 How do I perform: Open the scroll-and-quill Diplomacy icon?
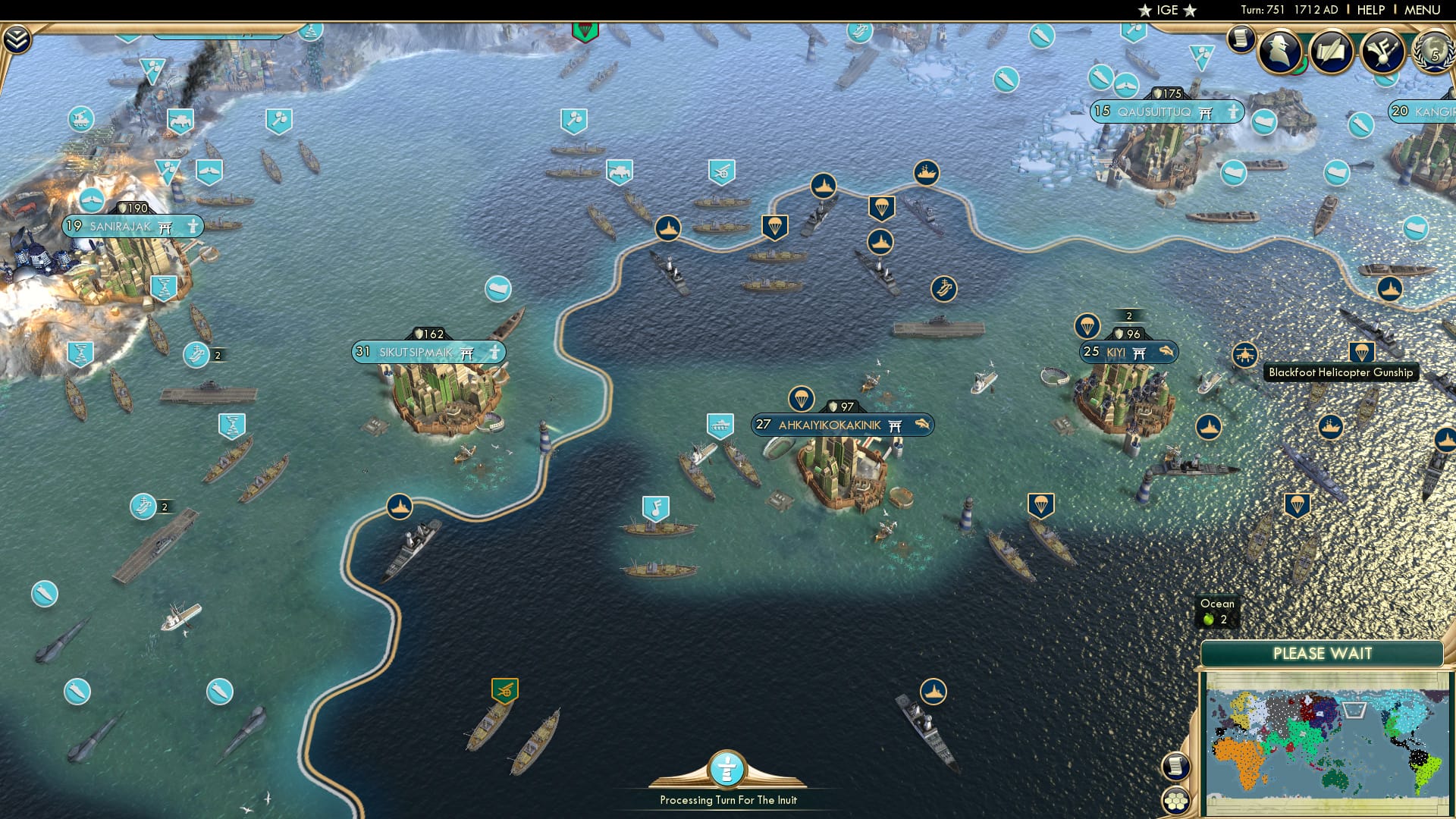(x=1332, y=52)
